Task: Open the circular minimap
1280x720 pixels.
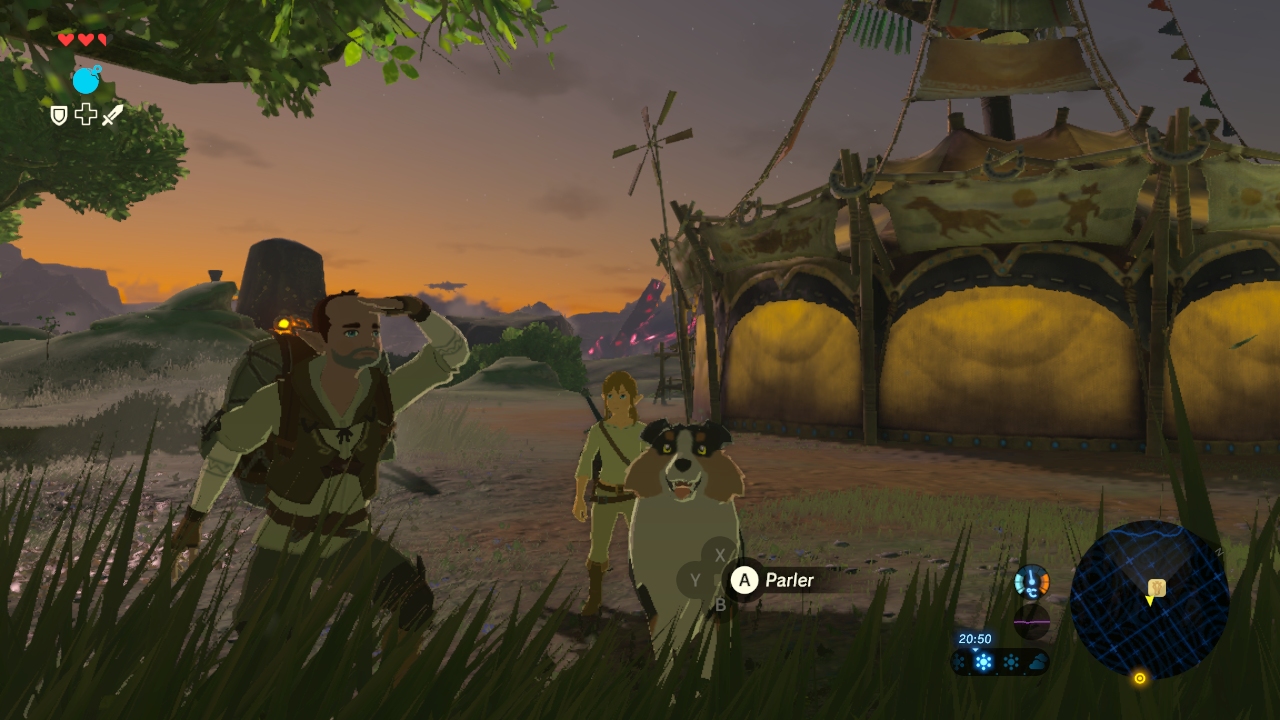Action: [x=1149, y=599]
